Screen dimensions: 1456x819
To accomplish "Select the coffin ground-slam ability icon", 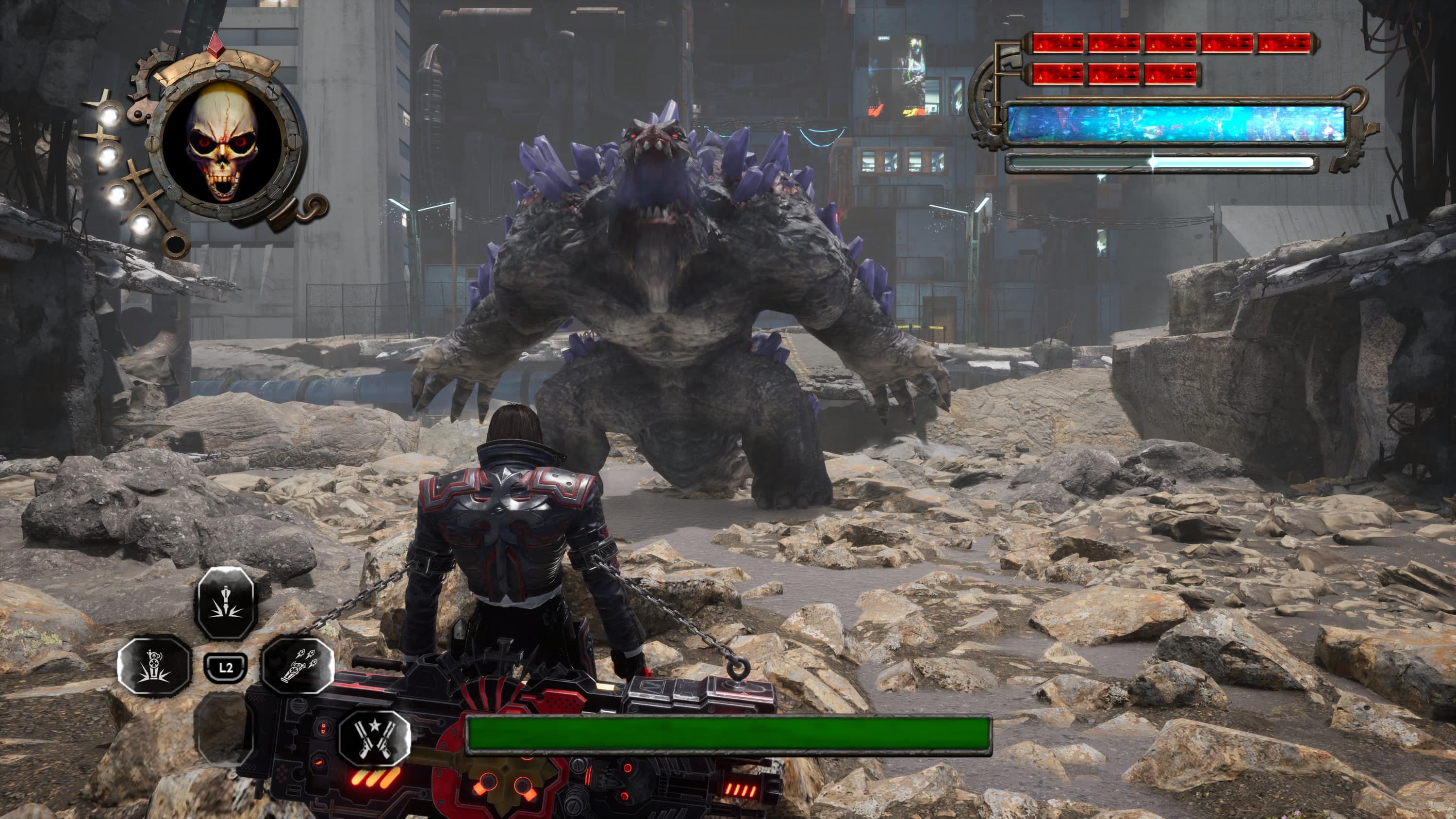I will click(x=154, y=665).
